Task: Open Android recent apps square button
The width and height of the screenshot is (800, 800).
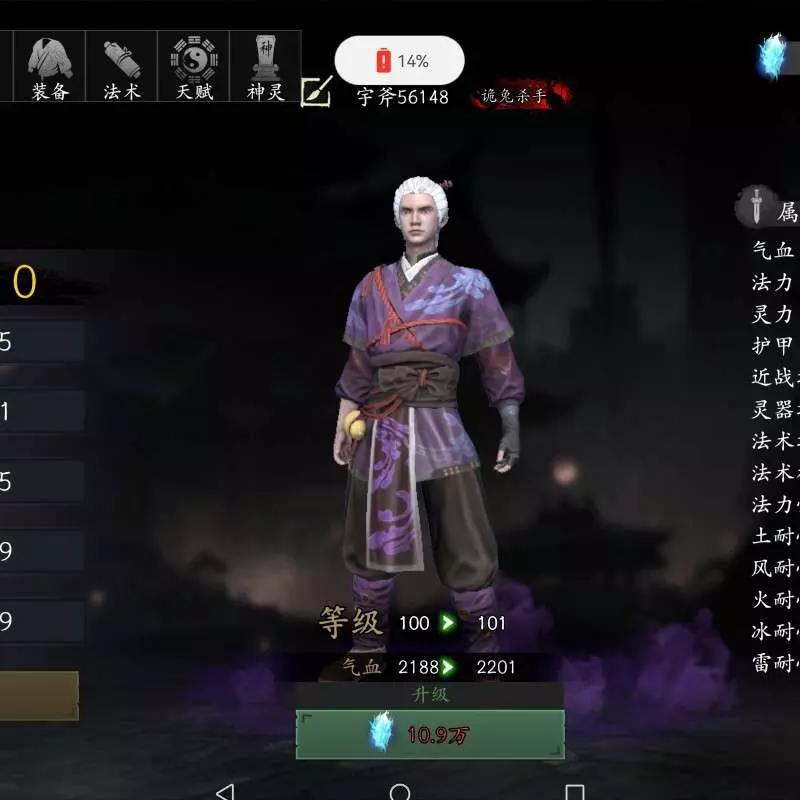Action: (574, 792)
